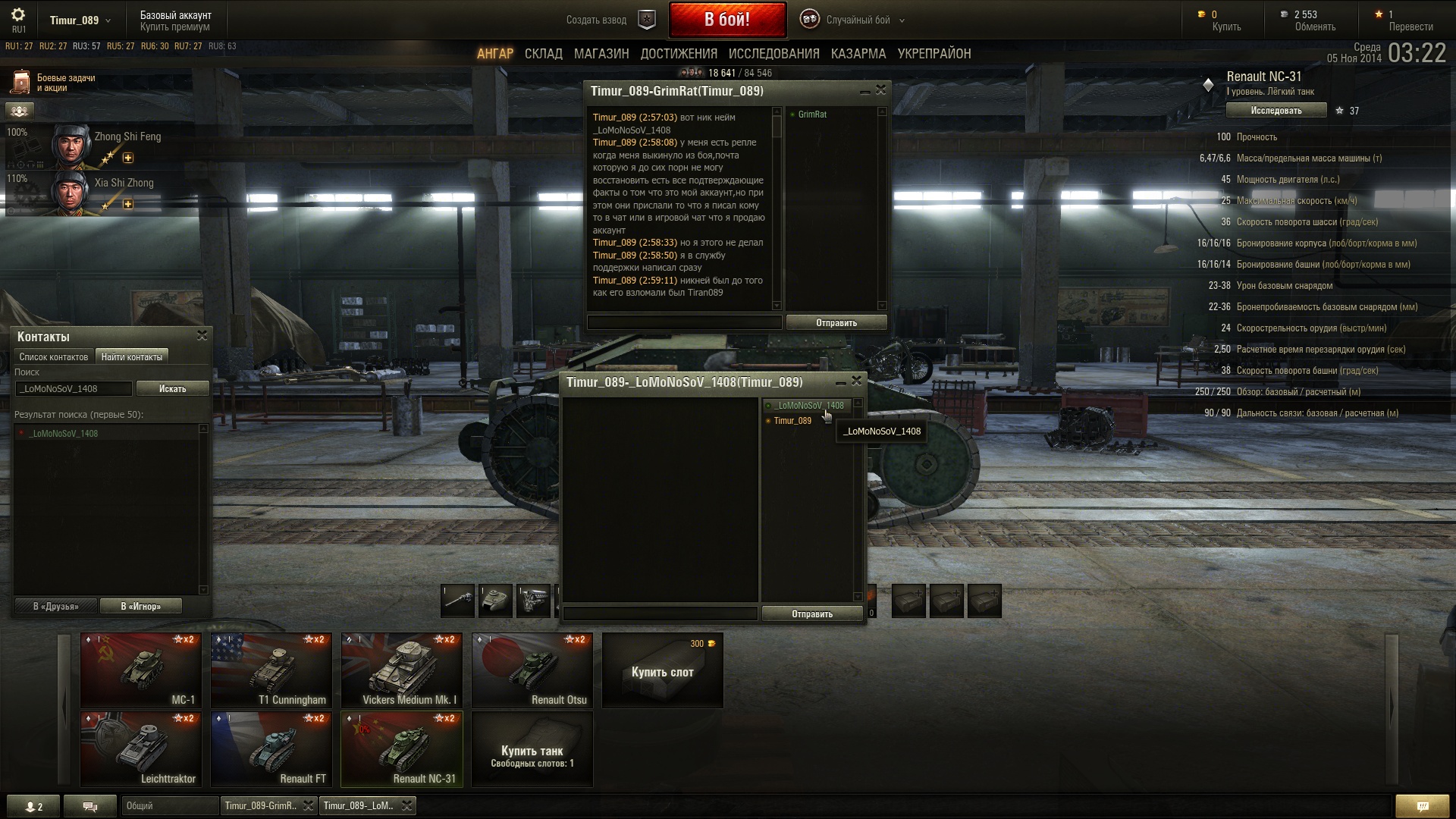The height and width of the screenshot is (819, 1456).
Task: Switch to the МАГАЗИН store tab
Action: click(601, 54)
